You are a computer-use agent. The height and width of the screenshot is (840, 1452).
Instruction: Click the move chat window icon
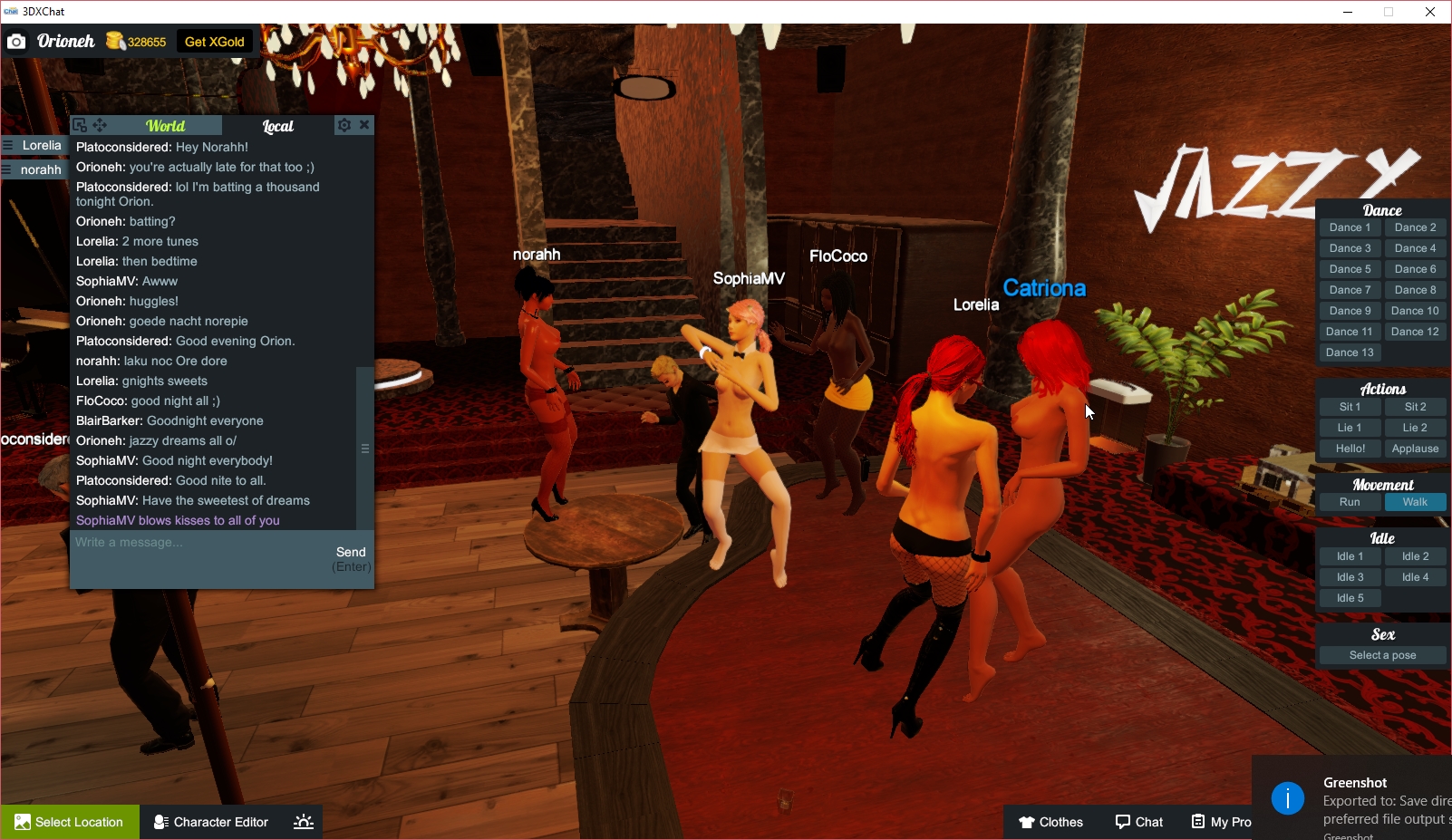(x=100, y=124)
